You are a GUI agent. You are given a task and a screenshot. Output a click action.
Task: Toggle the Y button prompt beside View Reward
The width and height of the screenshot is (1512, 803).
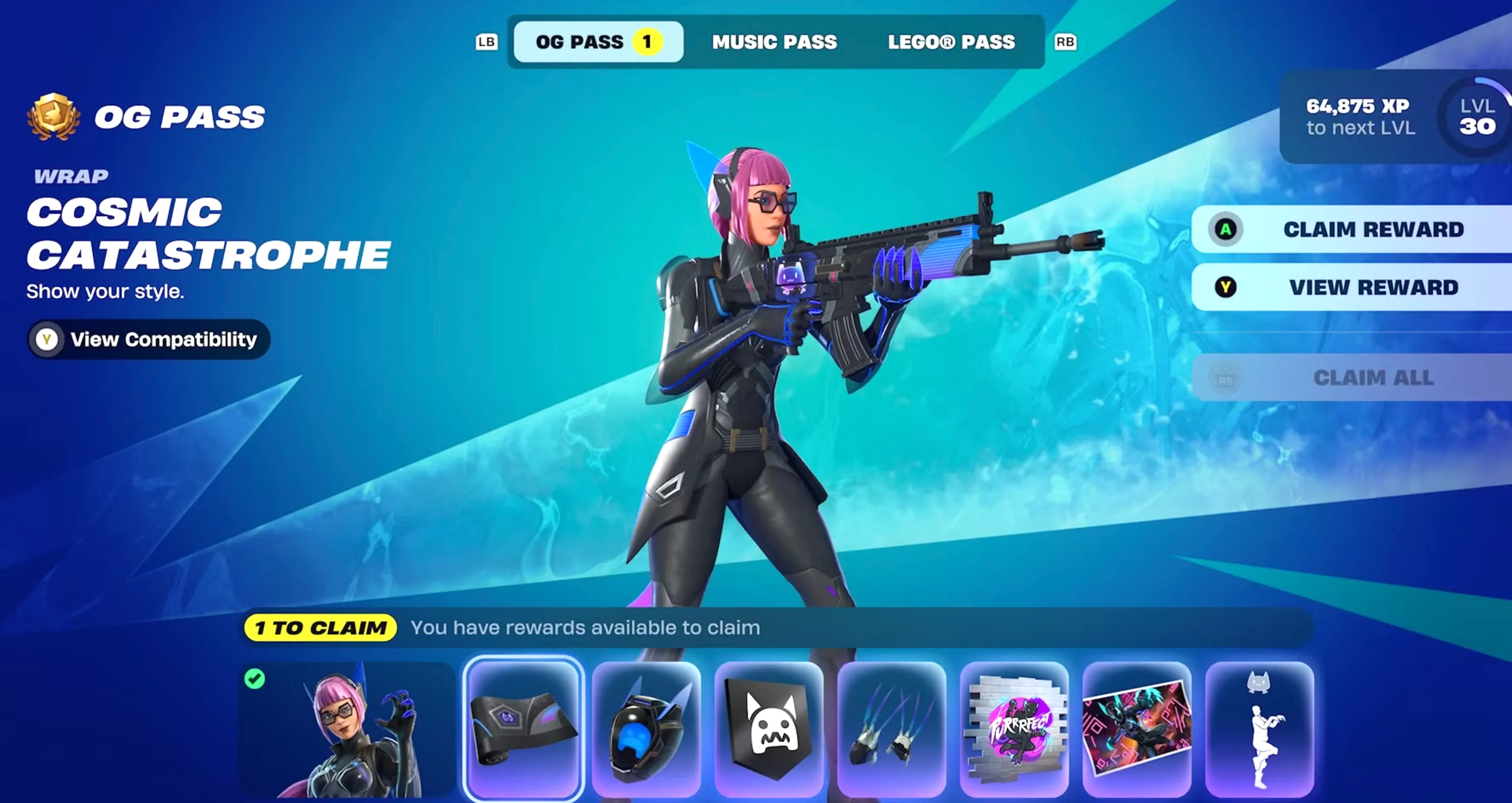pos(1226,287)
